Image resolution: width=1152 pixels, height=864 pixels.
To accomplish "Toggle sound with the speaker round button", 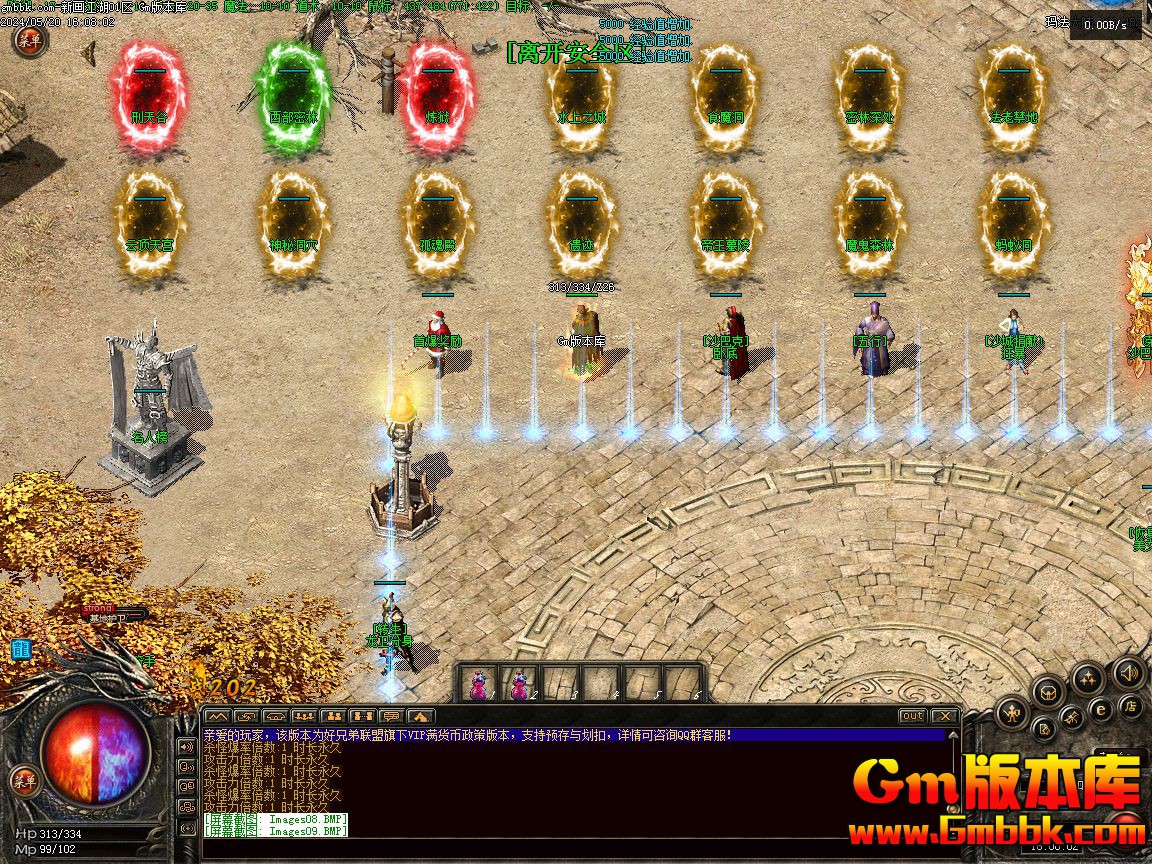I will point(1129,673).
